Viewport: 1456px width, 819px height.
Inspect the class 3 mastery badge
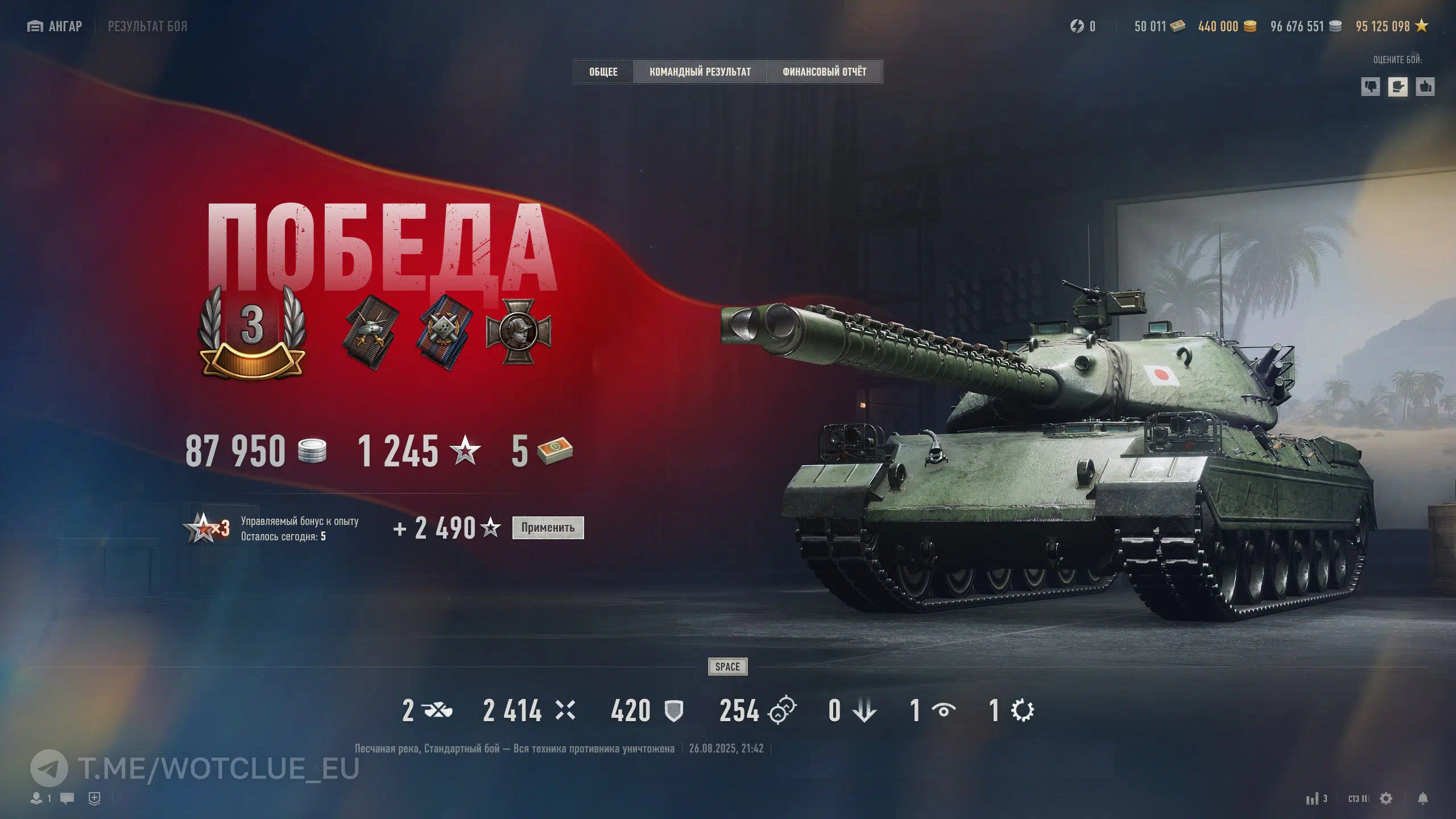click(252, 333)
